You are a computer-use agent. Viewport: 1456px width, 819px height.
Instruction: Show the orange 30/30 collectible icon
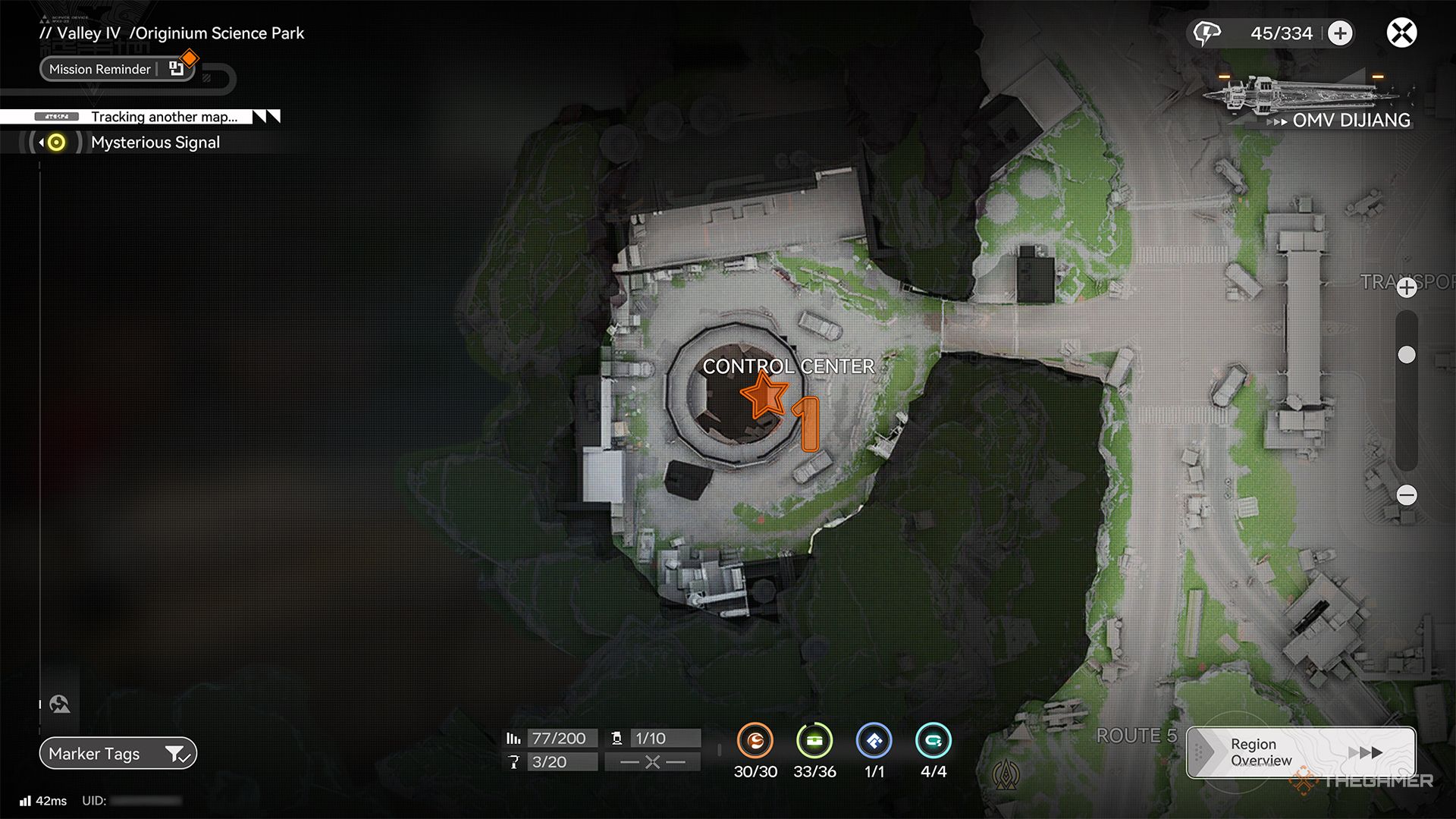coord(755,741)
